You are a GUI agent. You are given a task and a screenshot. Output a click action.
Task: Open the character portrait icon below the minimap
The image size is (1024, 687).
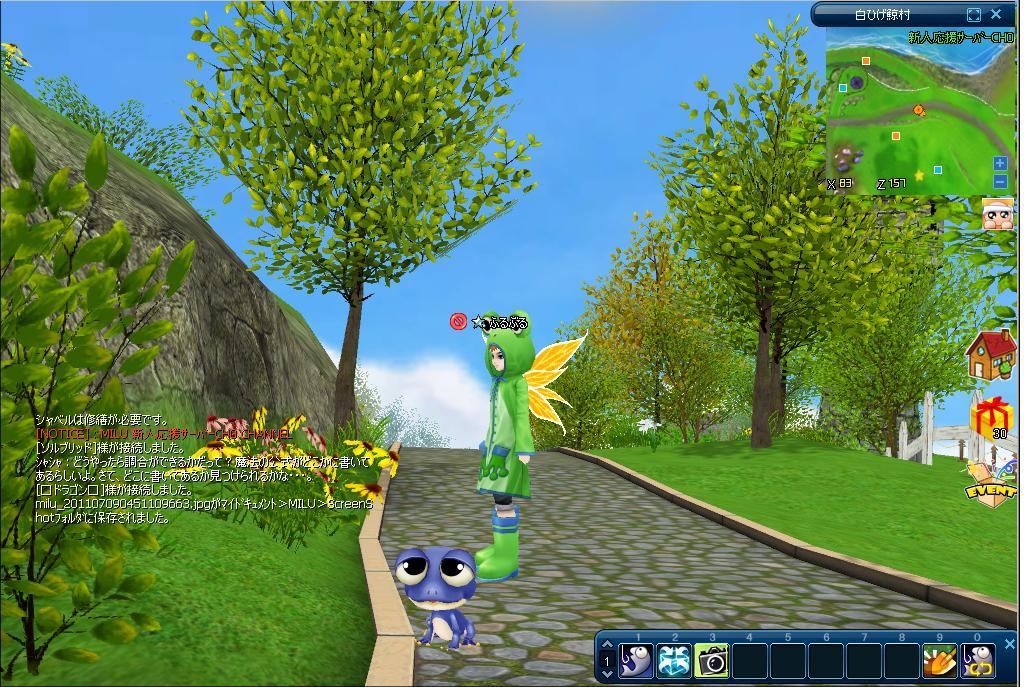click(997, 214)
